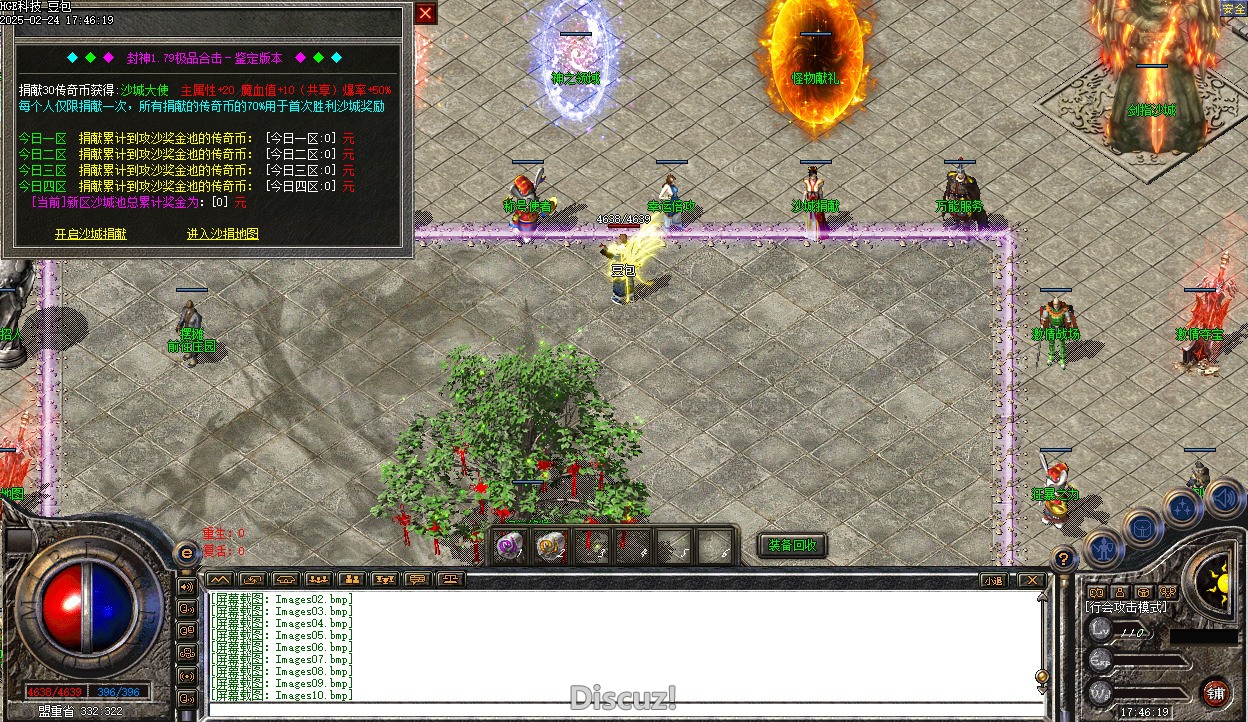The image size is (1248, 722).
Task: Click the 小退 logout button
Action: coord(993,580)
